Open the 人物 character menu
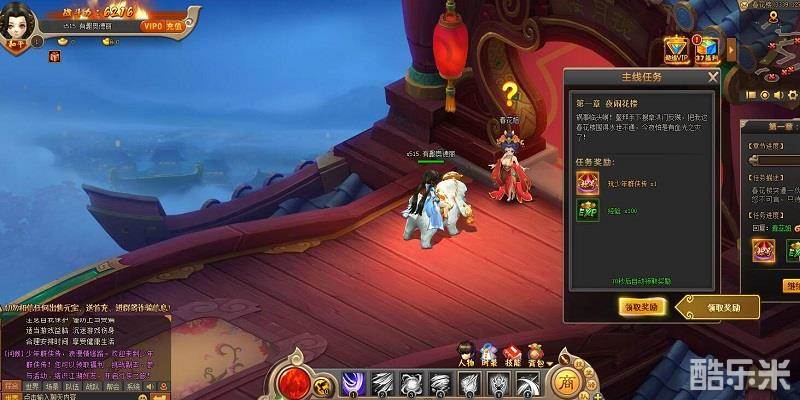This screenshot has width=800, height=400. [466, 354]
